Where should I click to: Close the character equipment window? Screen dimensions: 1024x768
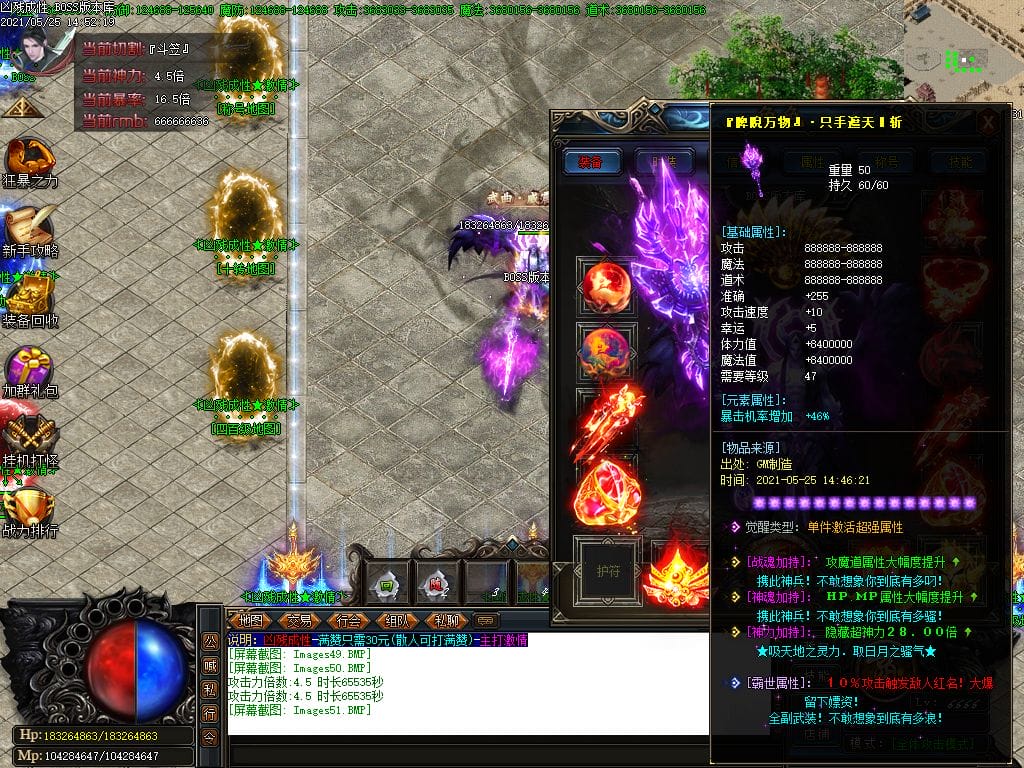[x=988, y=122]
